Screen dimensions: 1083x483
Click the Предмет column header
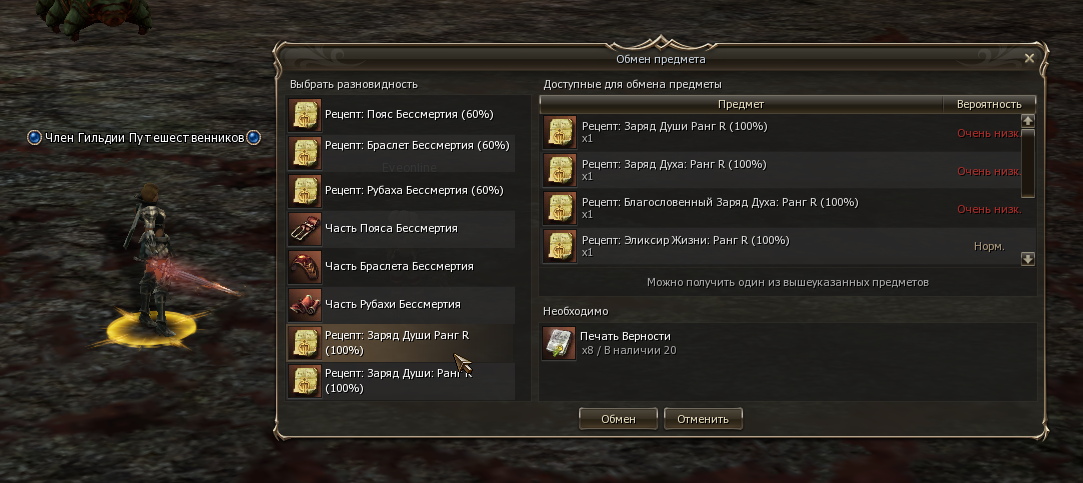[741, 104]
